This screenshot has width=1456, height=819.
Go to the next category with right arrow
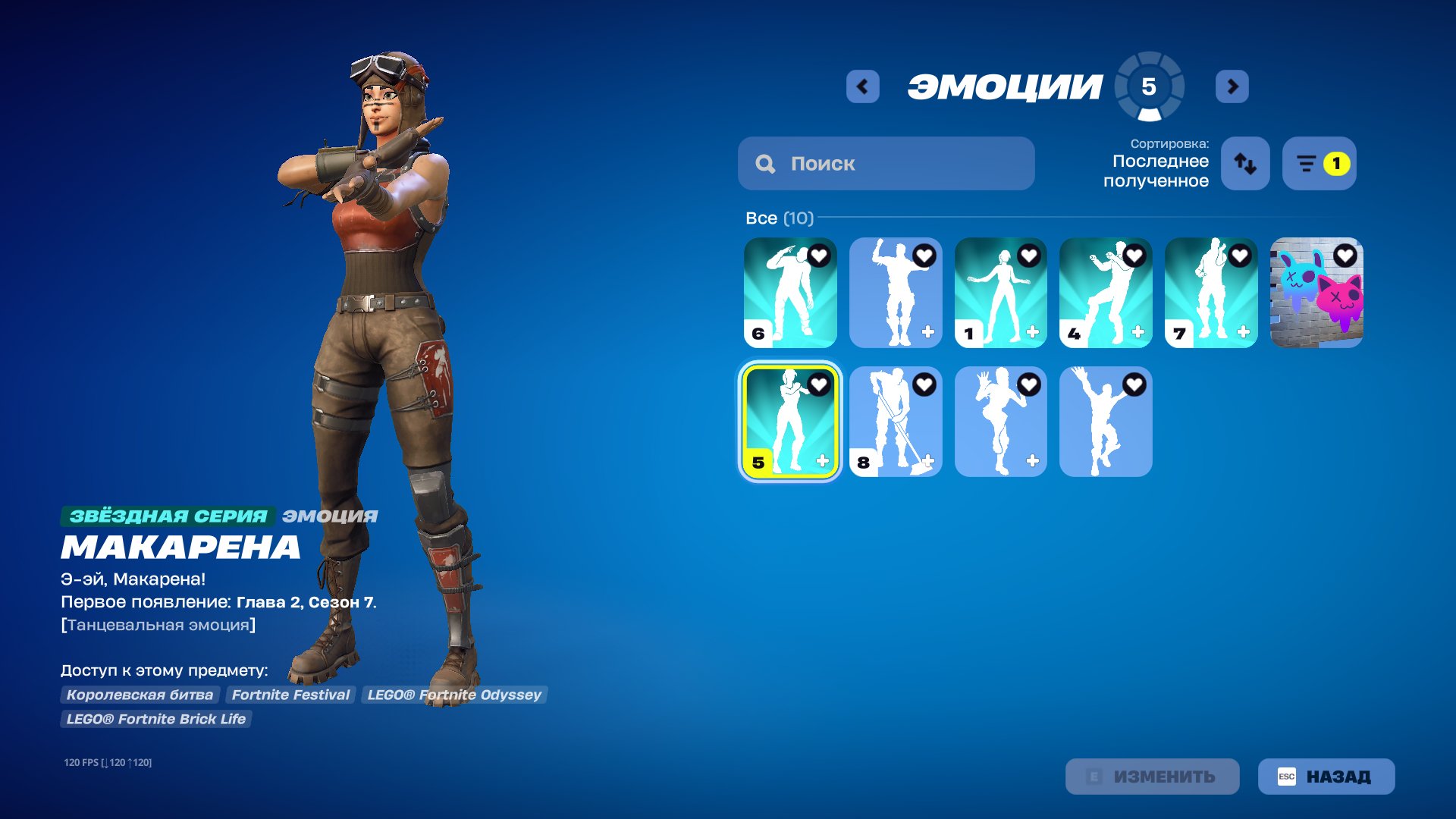(x=1232, y=86)
